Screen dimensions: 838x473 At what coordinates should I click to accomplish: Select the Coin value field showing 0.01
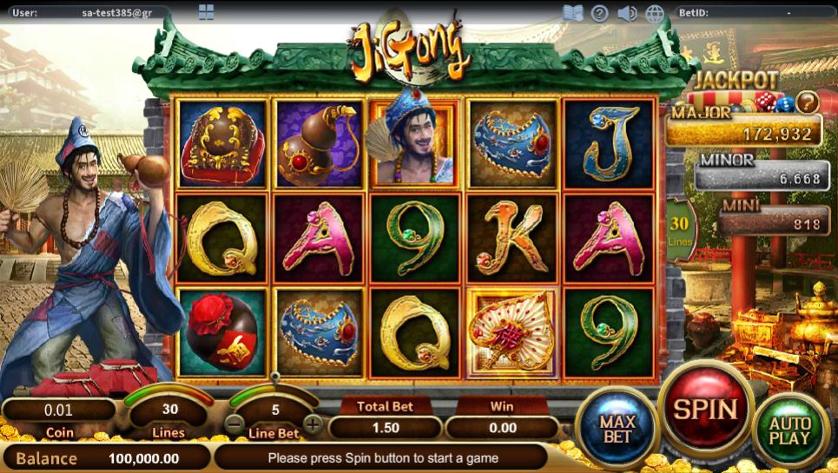[60, 409]
